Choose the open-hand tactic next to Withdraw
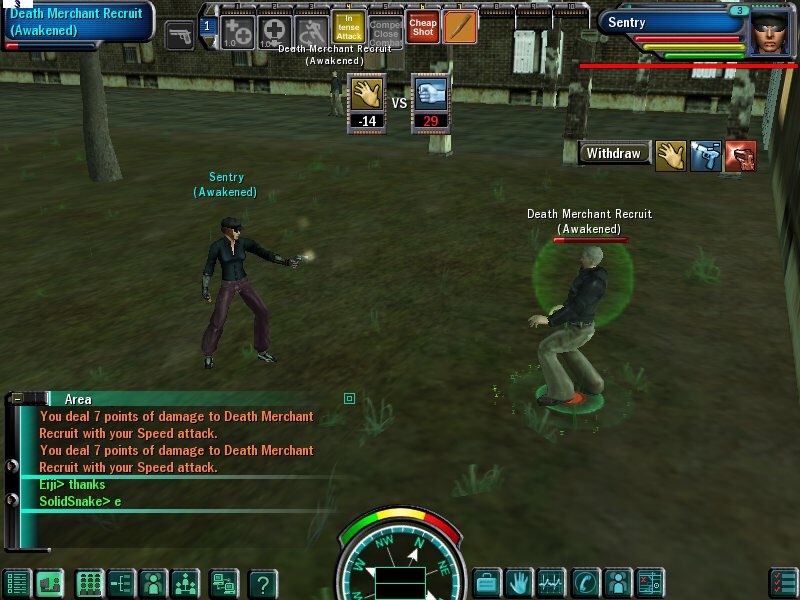The width and height of the screenshot is (800, 600). tap(670, 156)
